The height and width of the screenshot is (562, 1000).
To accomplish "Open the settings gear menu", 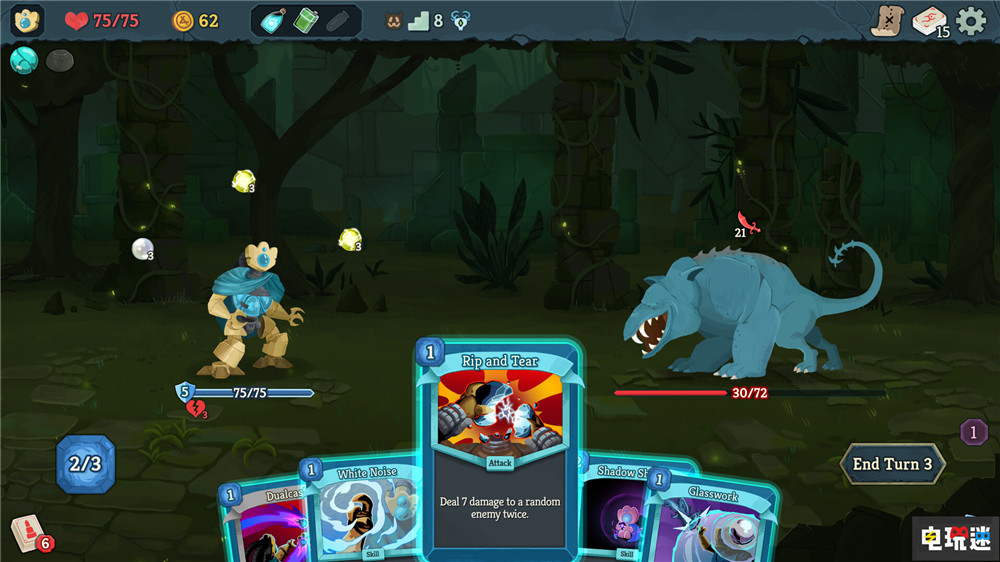I will 971,21.
